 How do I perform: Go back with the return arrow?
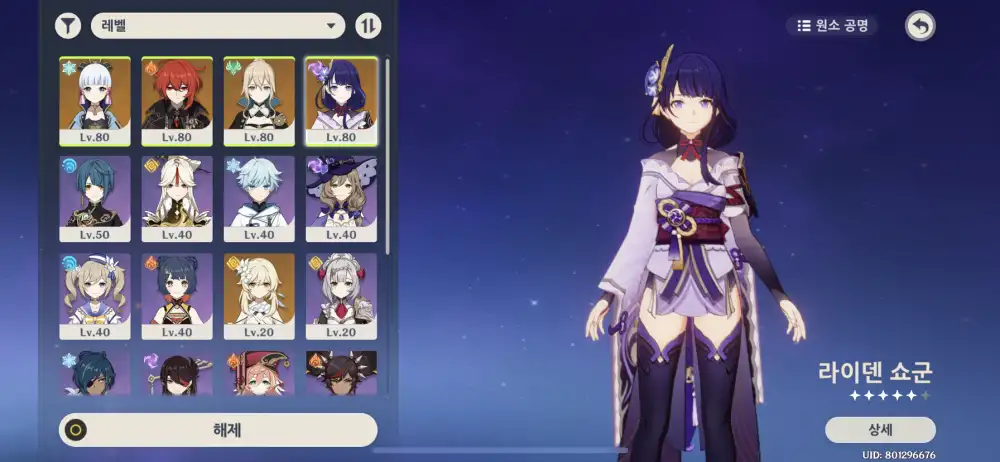click(x=920, y=25)
